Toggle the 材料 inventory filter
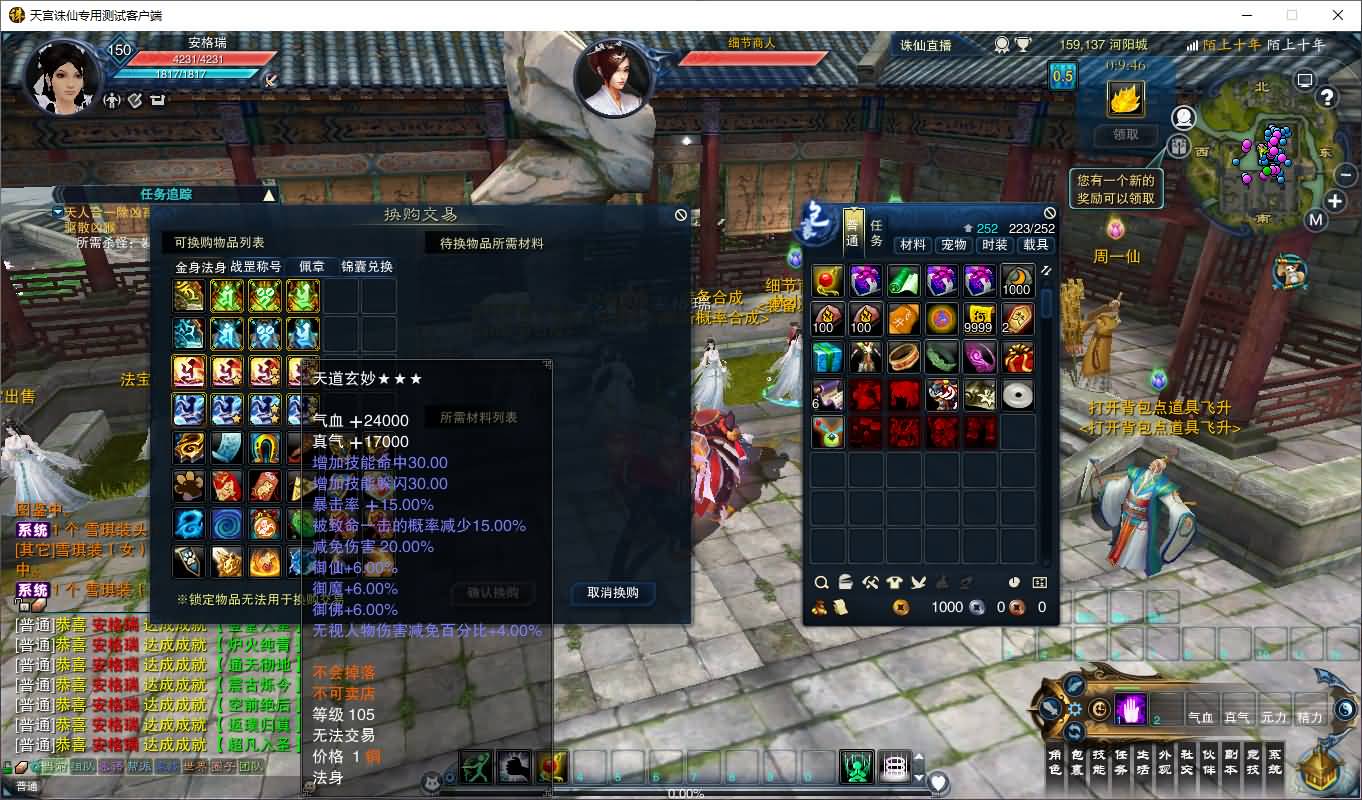The image size is (1362, 800). (913, 245)
